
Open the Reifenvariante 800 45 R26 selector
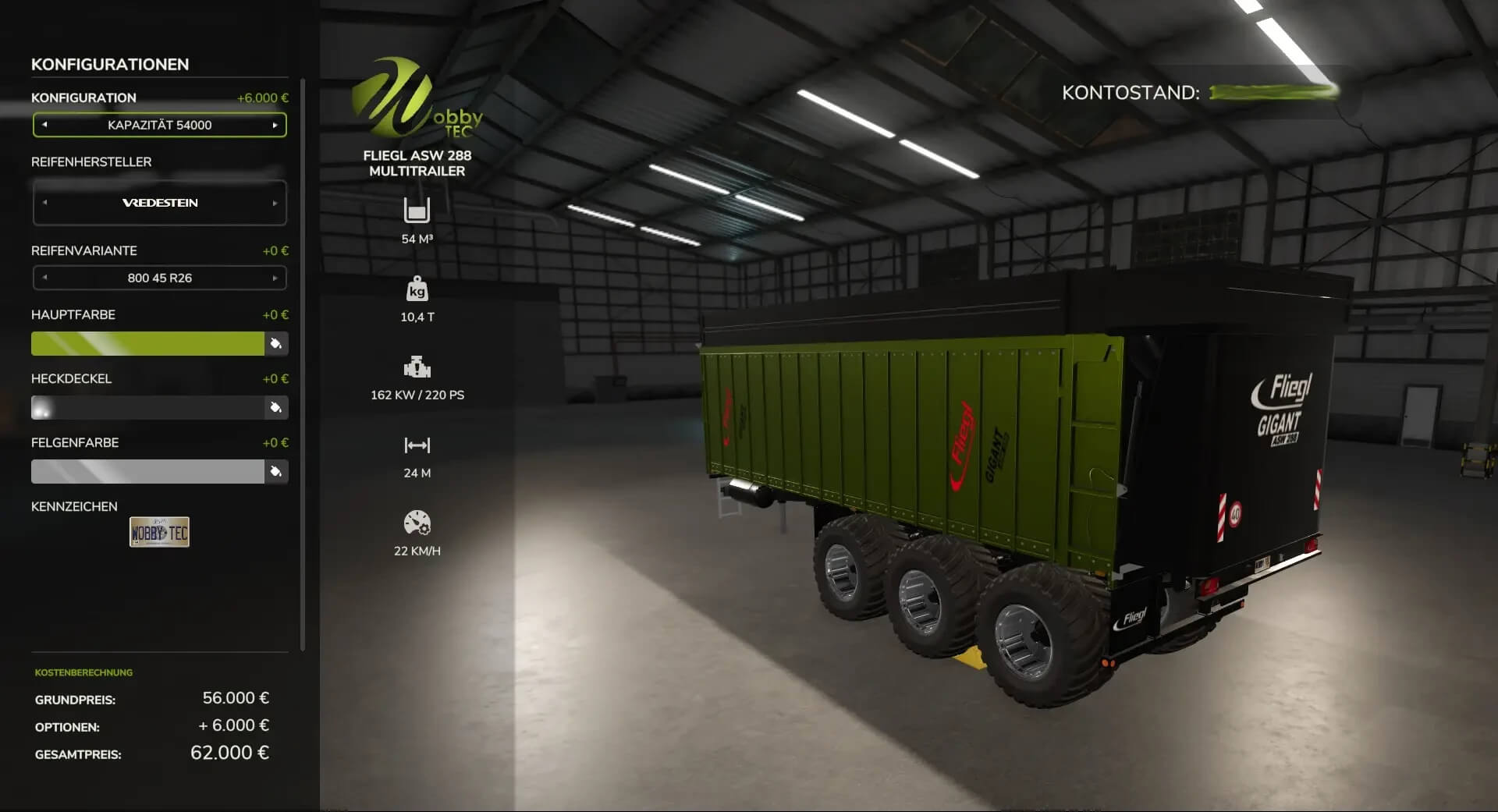coord(159,277)
